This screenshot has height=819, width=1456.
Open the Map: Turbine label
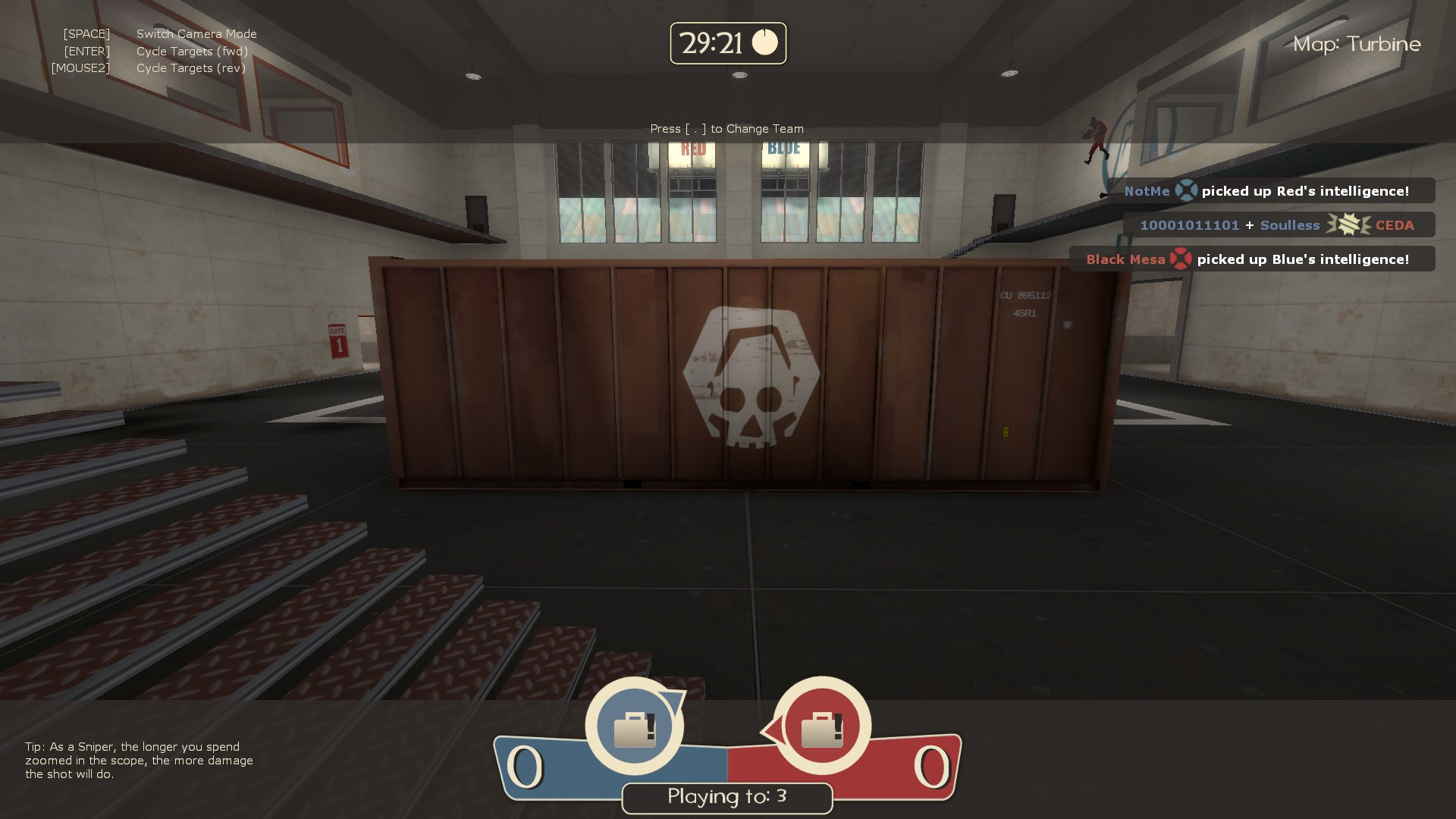[x=1357, y=44]
